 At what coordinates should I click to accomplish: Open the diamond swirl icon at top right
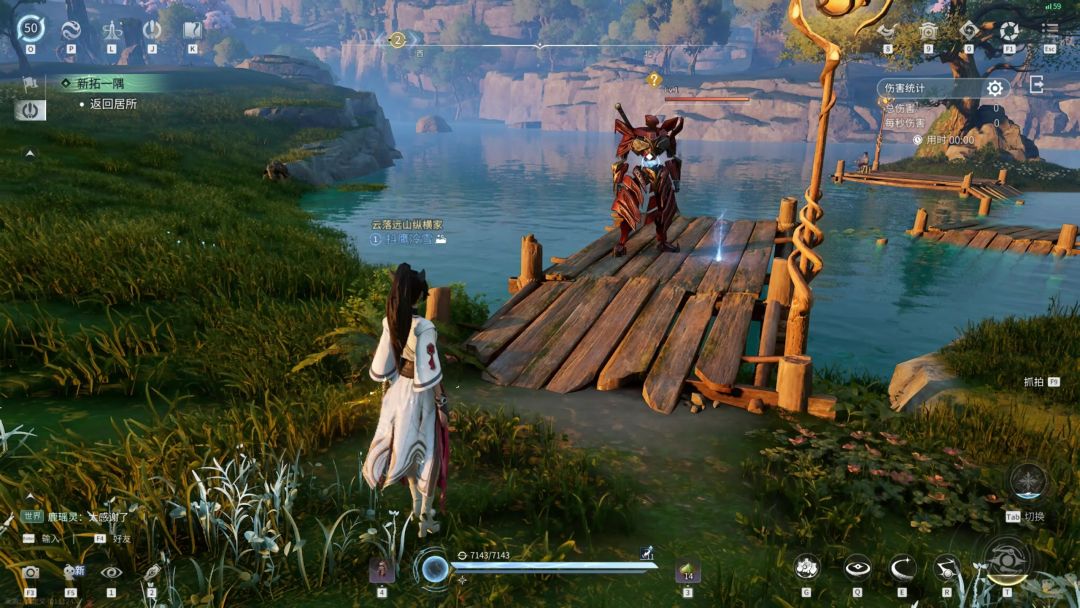(x=968, y=30)
